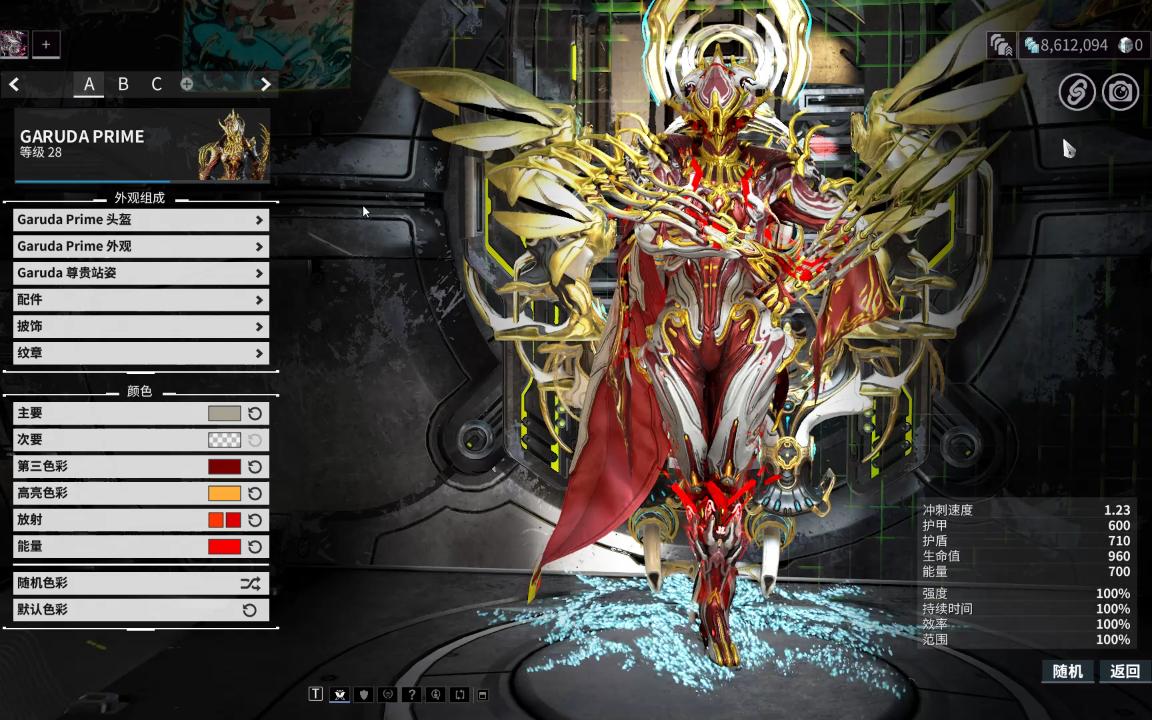Pick the 能量 red energy swatch
This screenshot has width=1152, height=720.
click(224, 547)
